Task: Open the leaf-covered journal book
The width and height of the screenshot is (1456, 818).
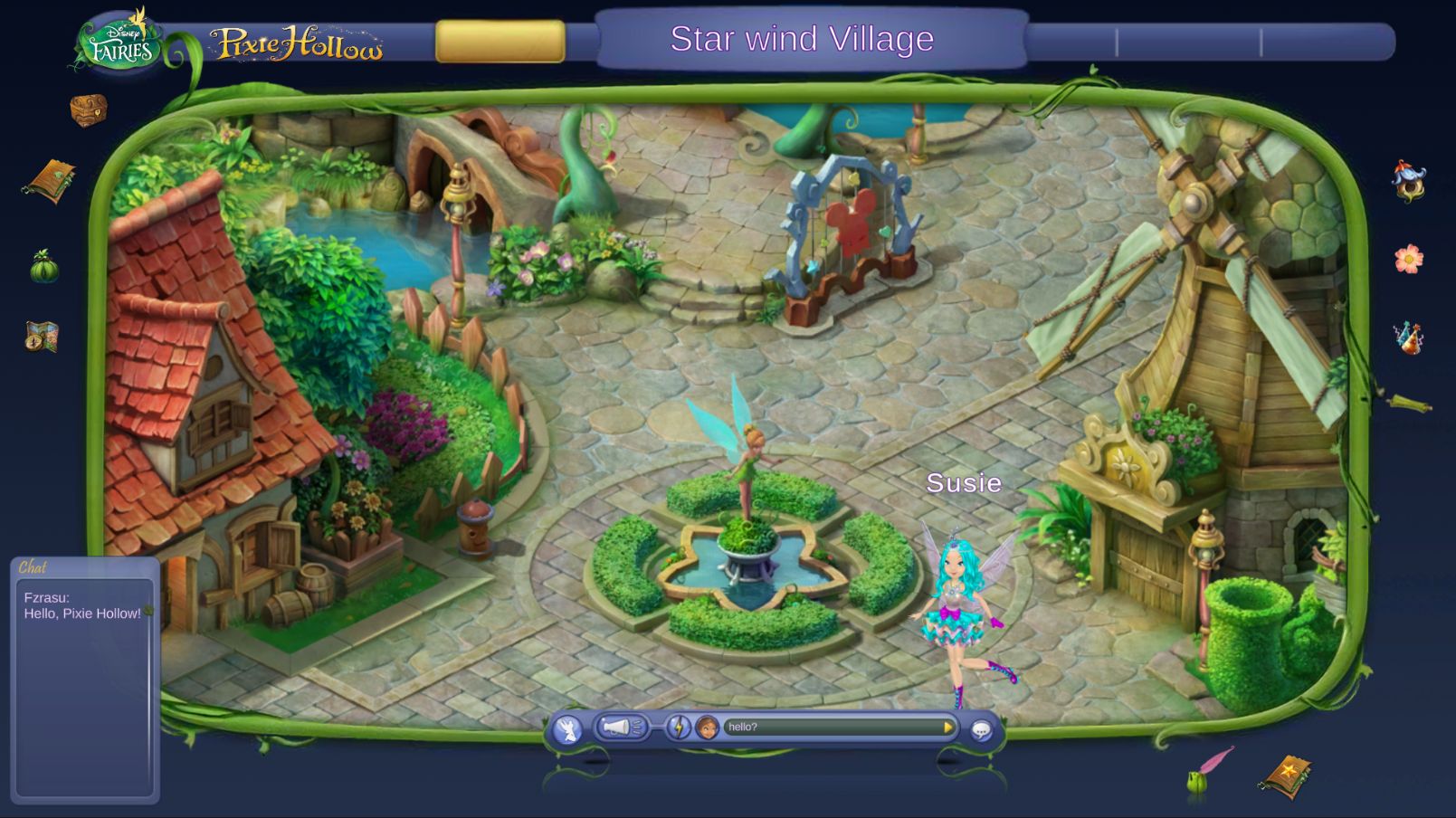Action: 50,181
